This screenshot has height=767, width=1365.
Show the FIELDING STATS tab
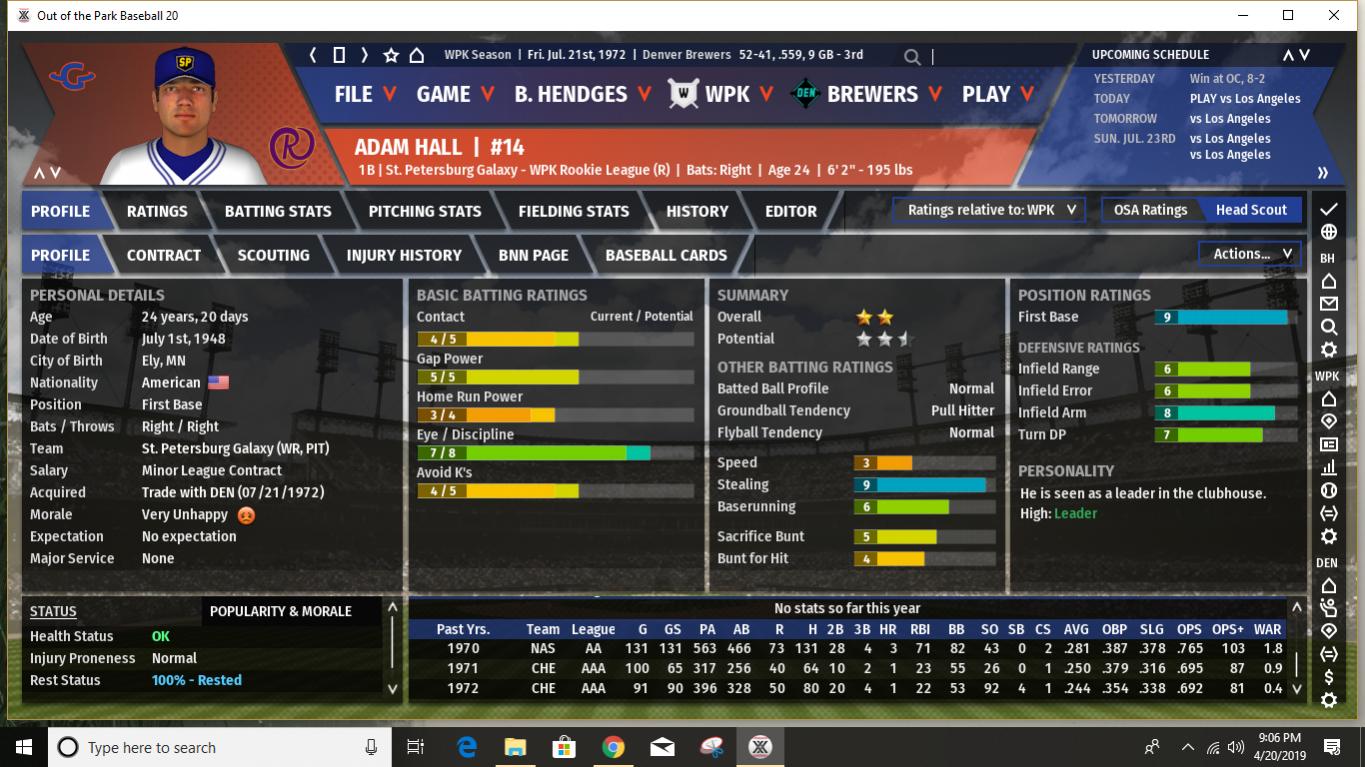[x=573, y=211]
